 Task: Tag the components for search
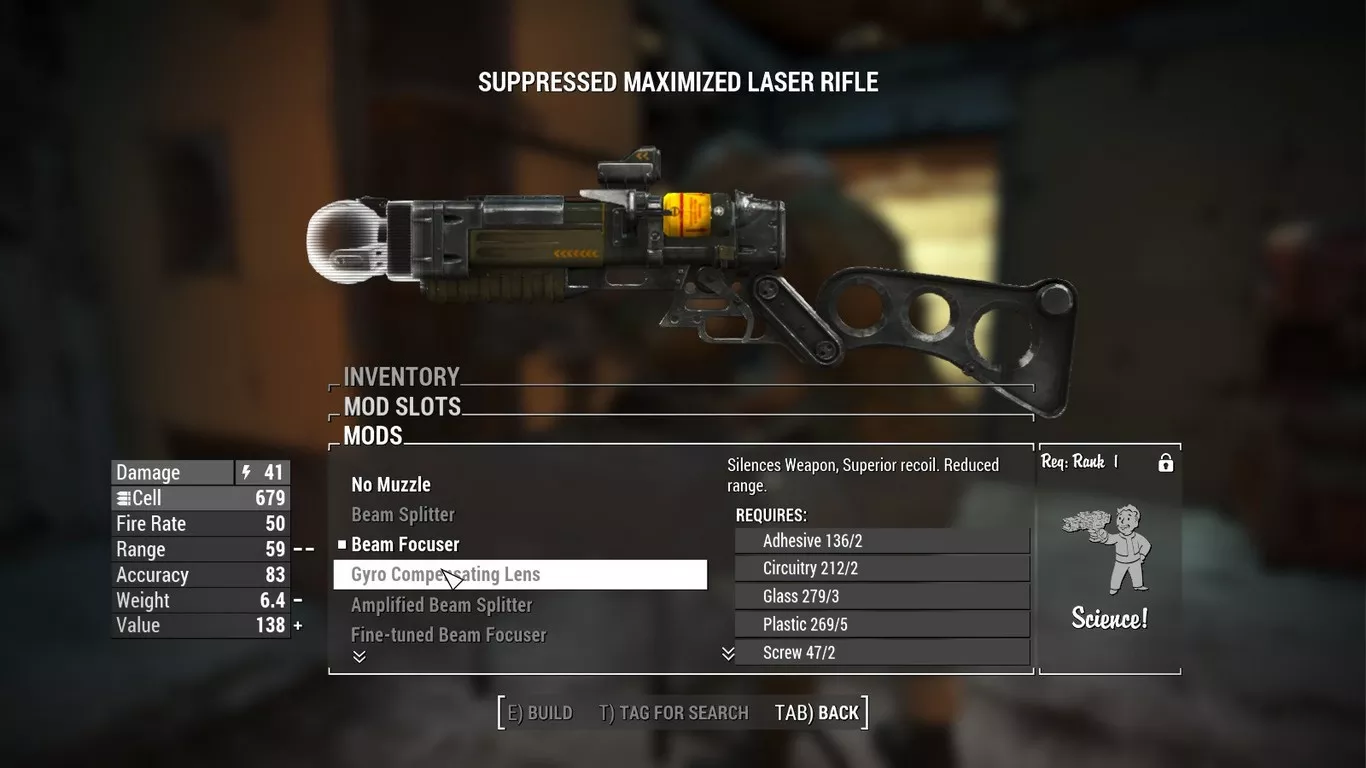(674, 713)
